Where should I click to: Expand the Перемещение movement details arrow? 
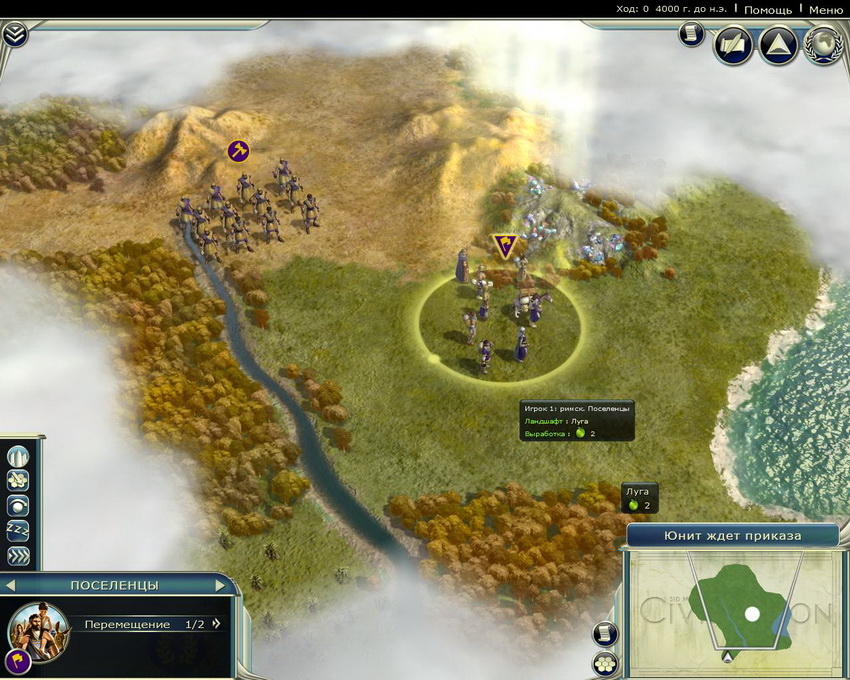[216, 624]
